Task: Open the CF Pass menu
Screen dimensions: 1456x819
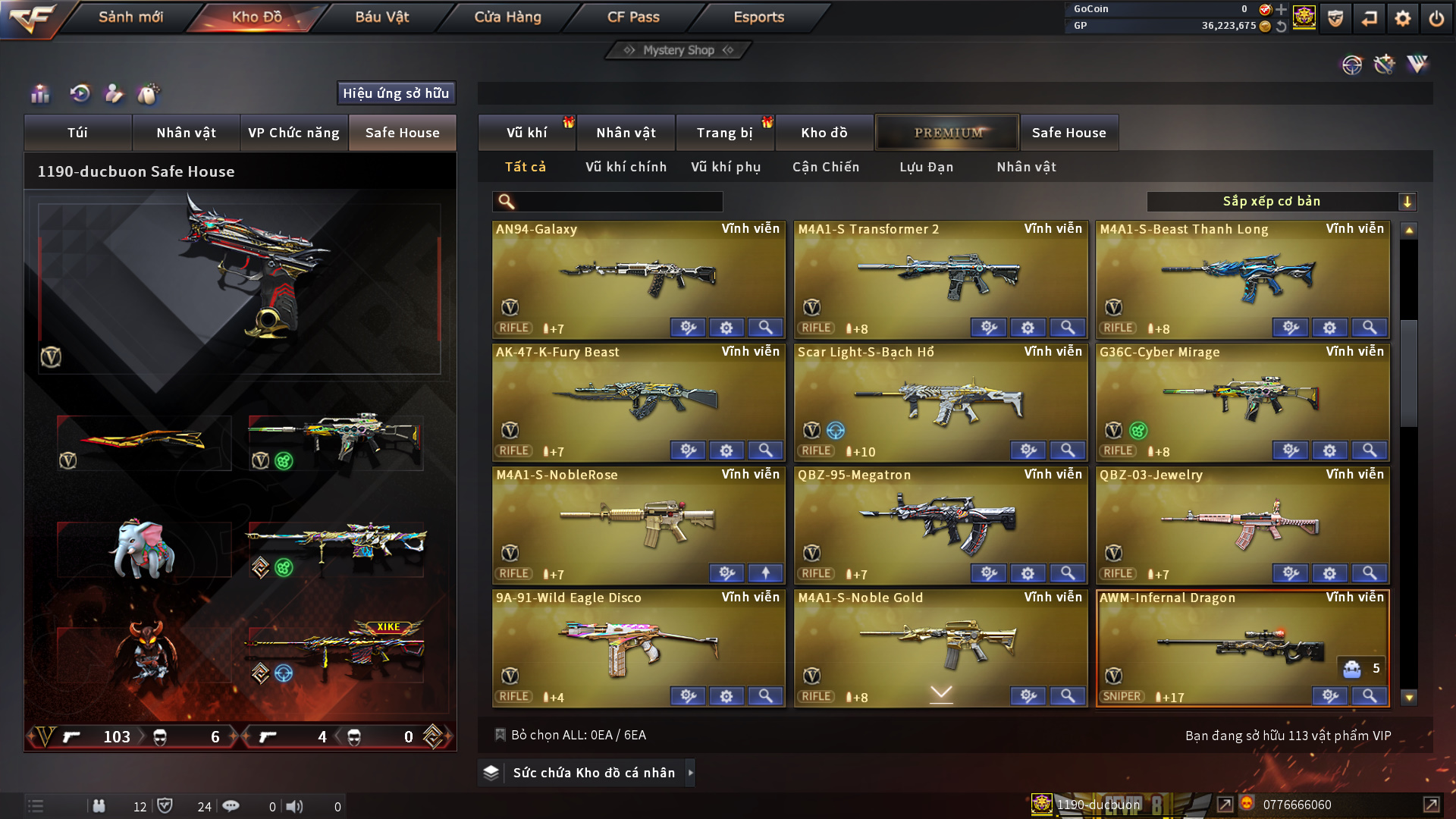Action: point(633,17)
